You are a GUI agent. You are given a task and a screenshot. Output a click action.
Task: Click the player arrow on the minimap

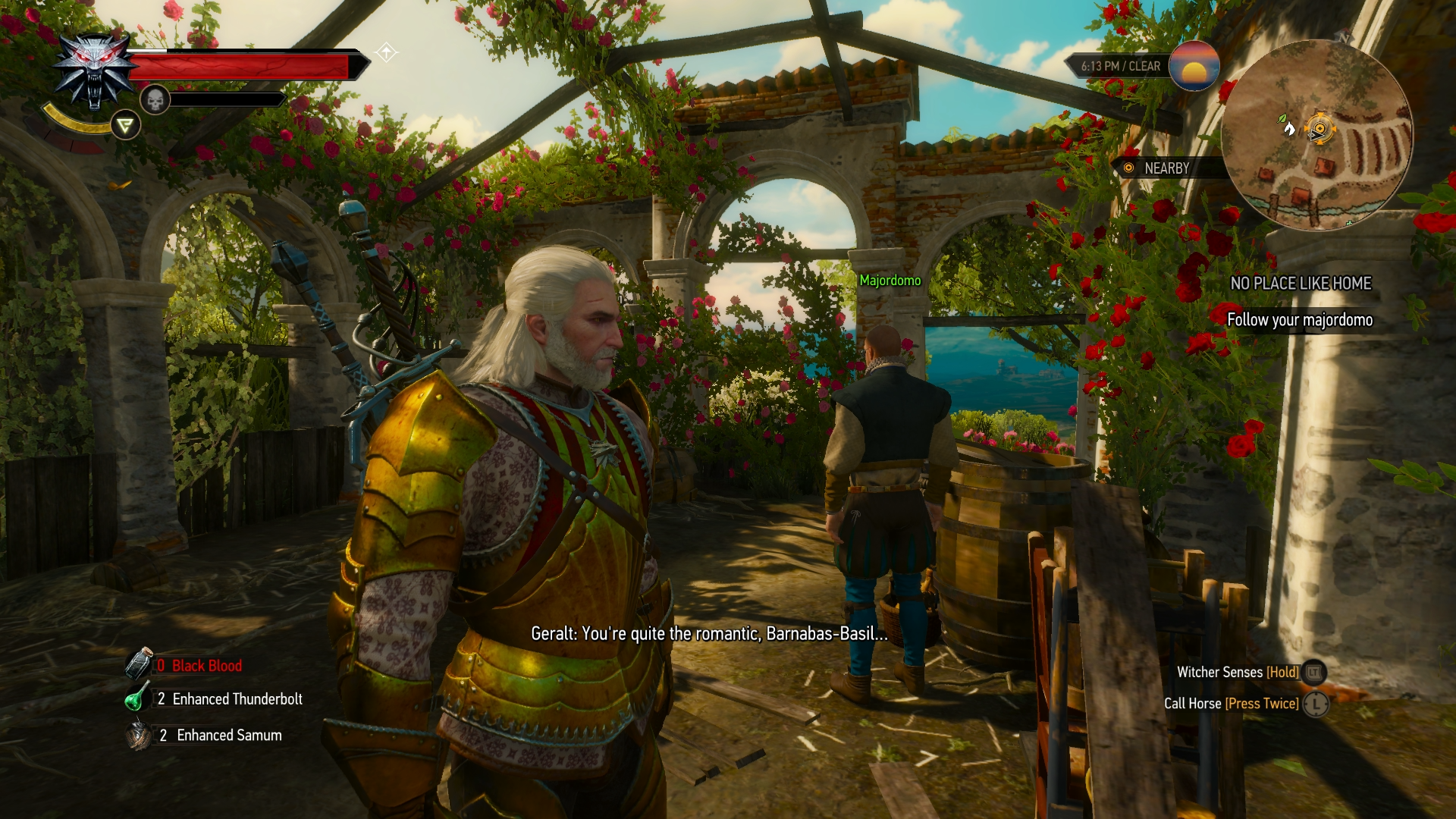tap(1316, 133)
